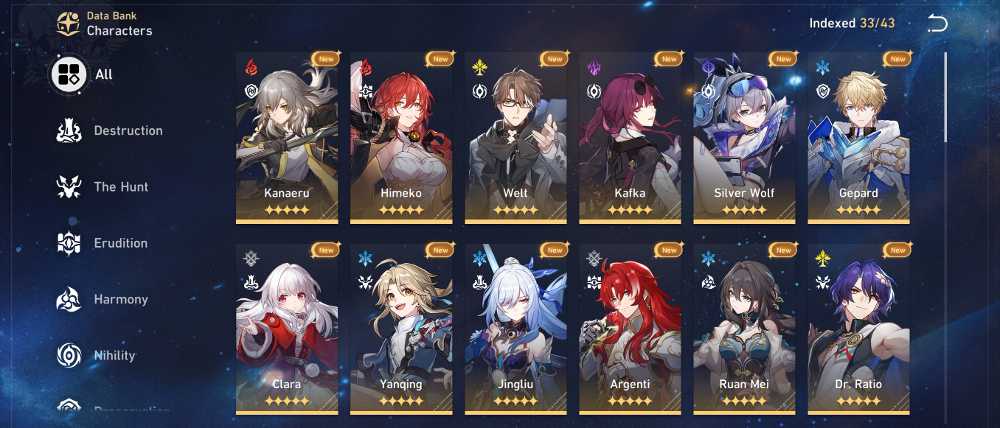Viewport: 1000px width, 428px height.
Task: Choose the Ruan Mei card
Action: point(744,330)
